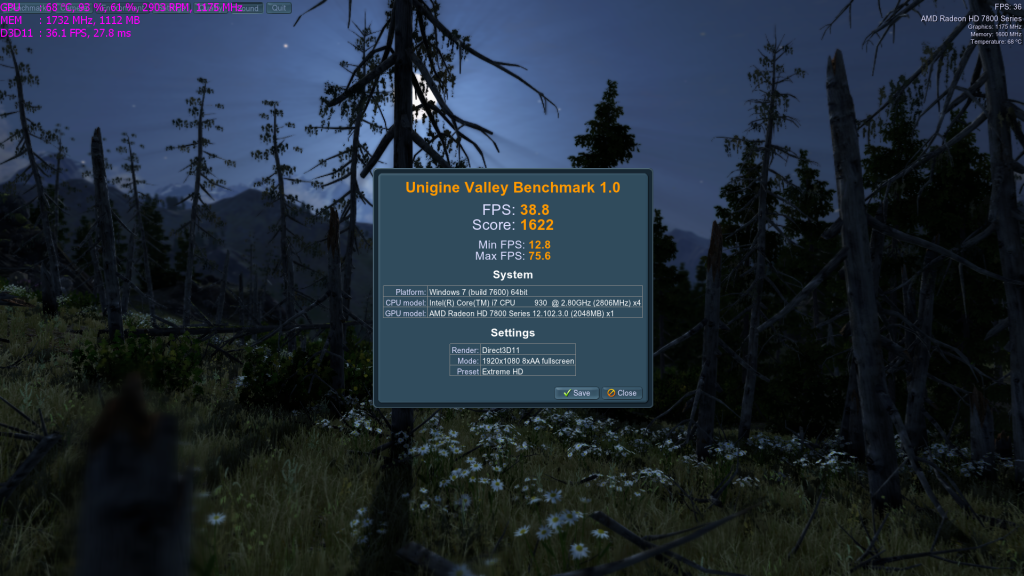Close the Valley Benchmark results dialog
The image size is (1024, 576).
tap(621, 393)
